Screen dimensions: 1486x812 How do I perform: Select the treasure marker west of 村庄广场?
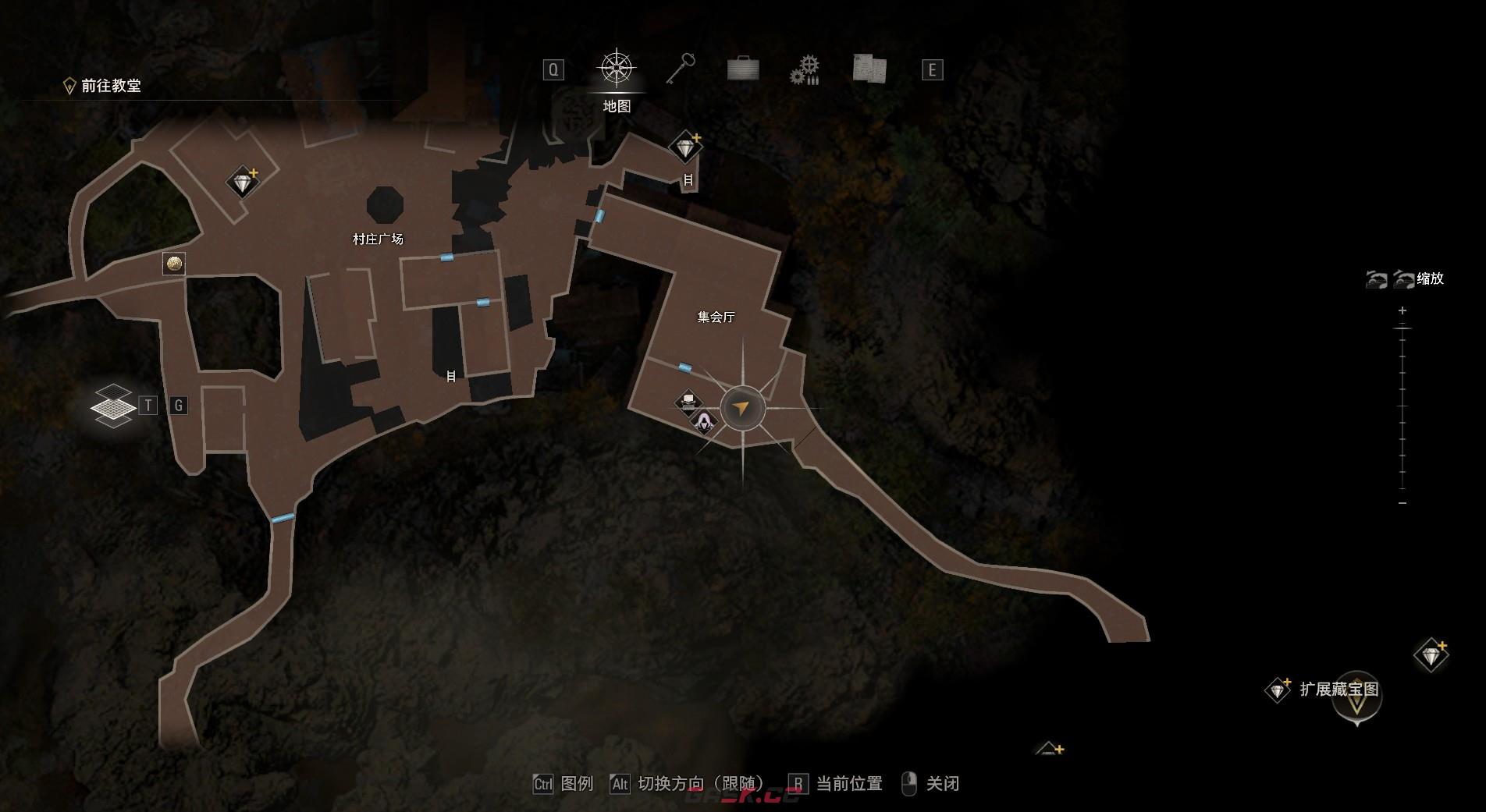point(243,183)
